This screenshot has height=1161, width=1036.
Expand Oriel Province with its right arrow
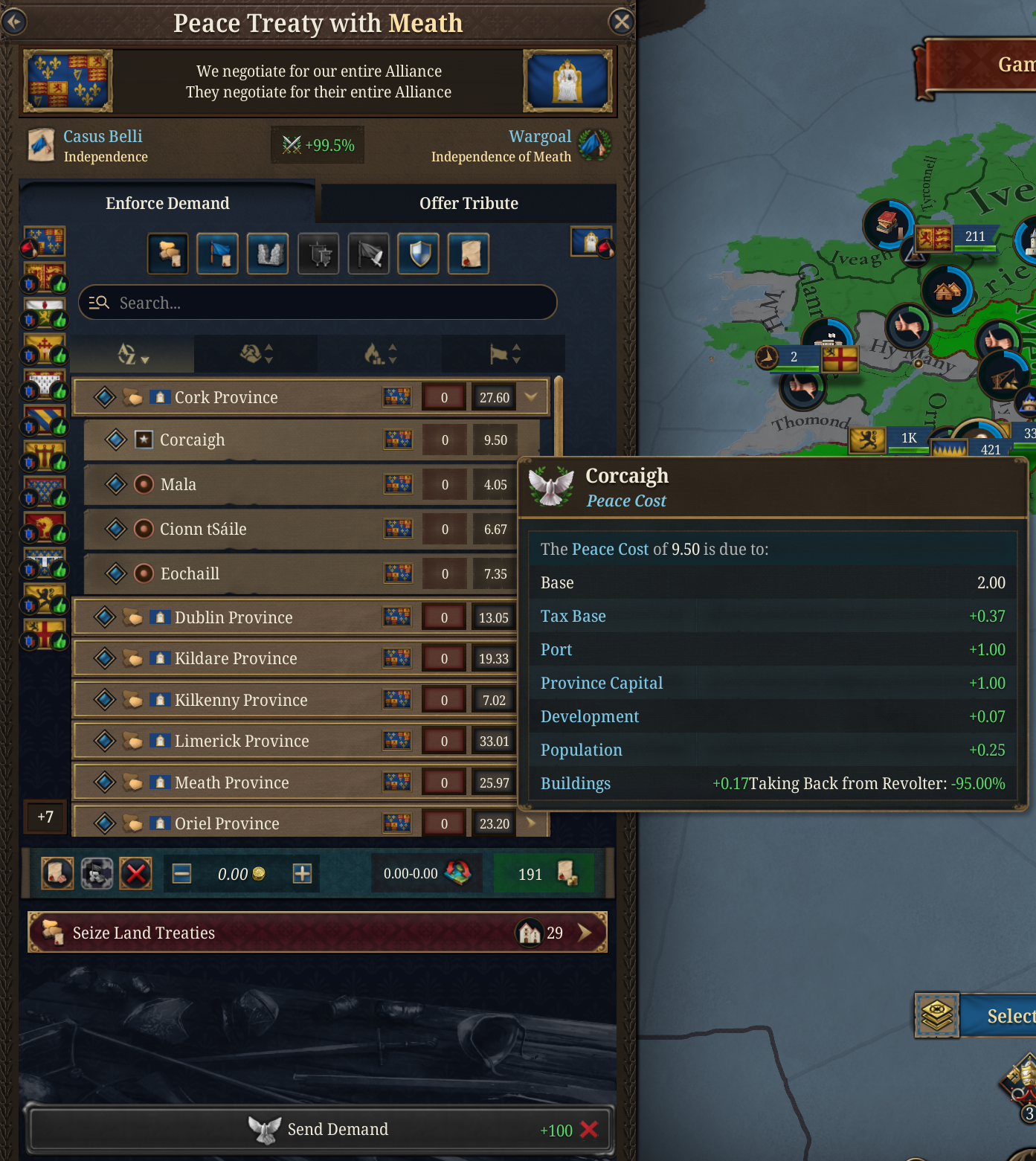[531, 823]
